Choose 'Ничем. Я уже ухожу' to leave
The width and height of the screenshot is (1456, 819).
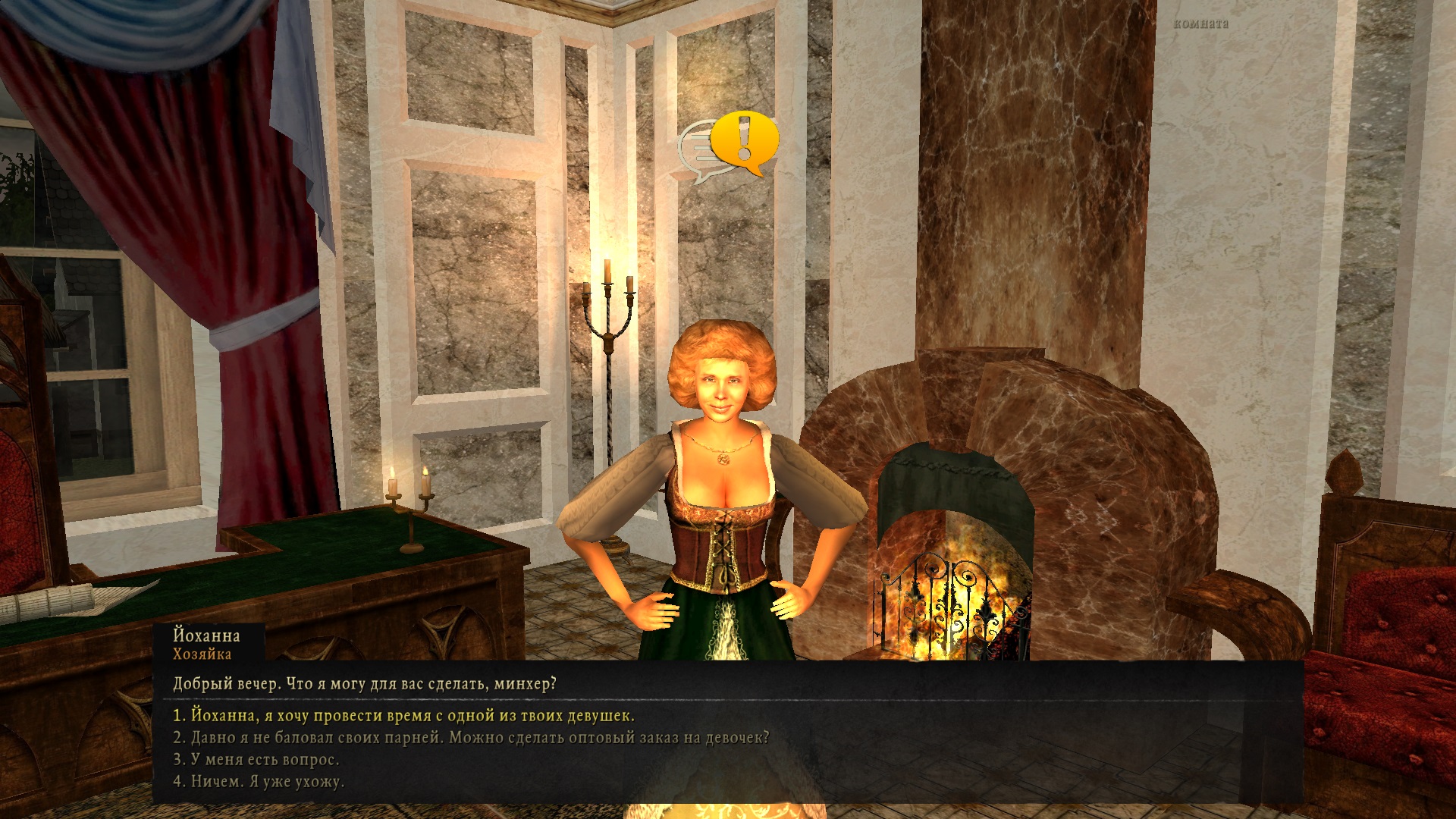tap(258, 781)
